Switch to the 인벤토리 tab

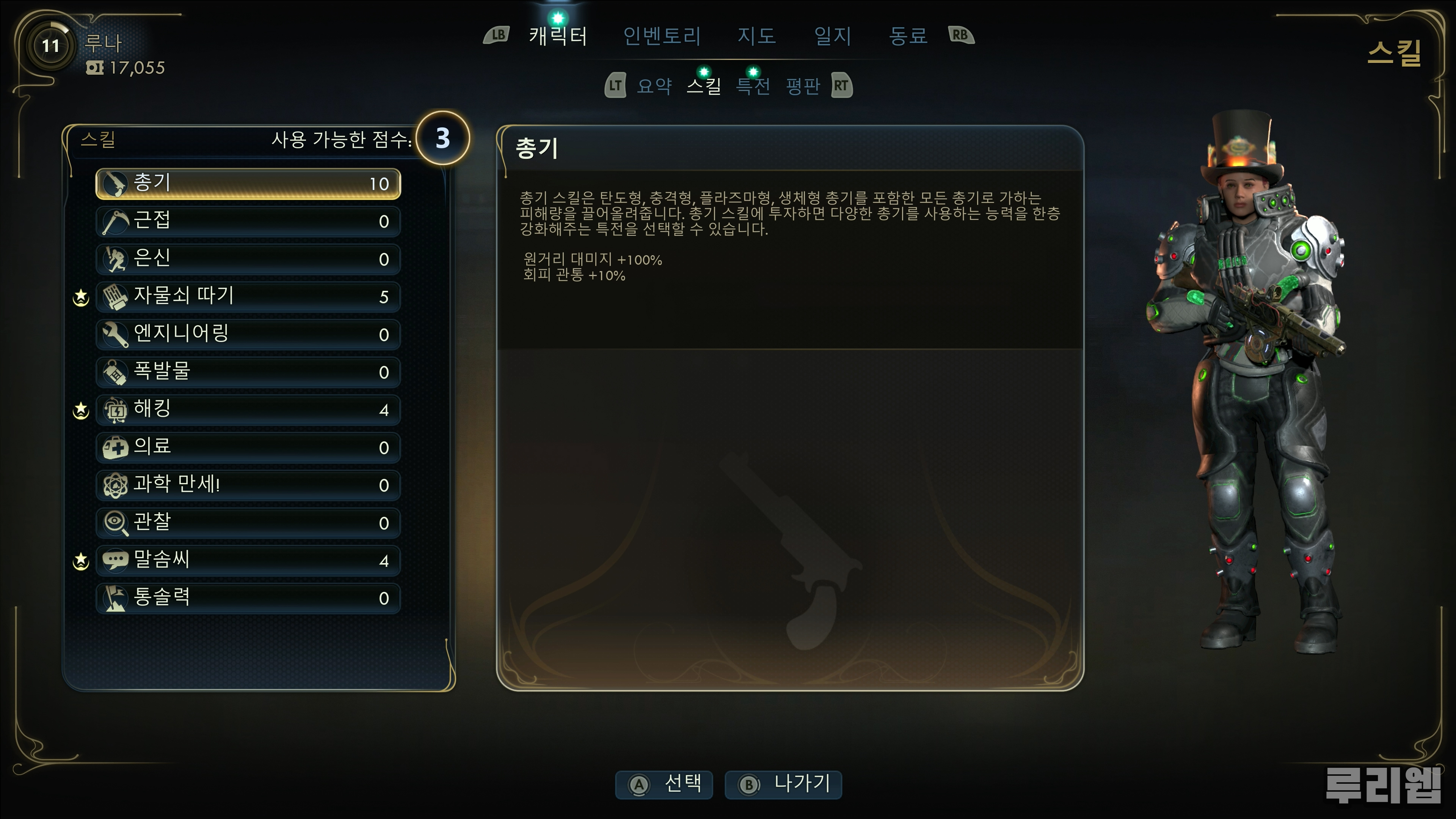click(662, 36)
